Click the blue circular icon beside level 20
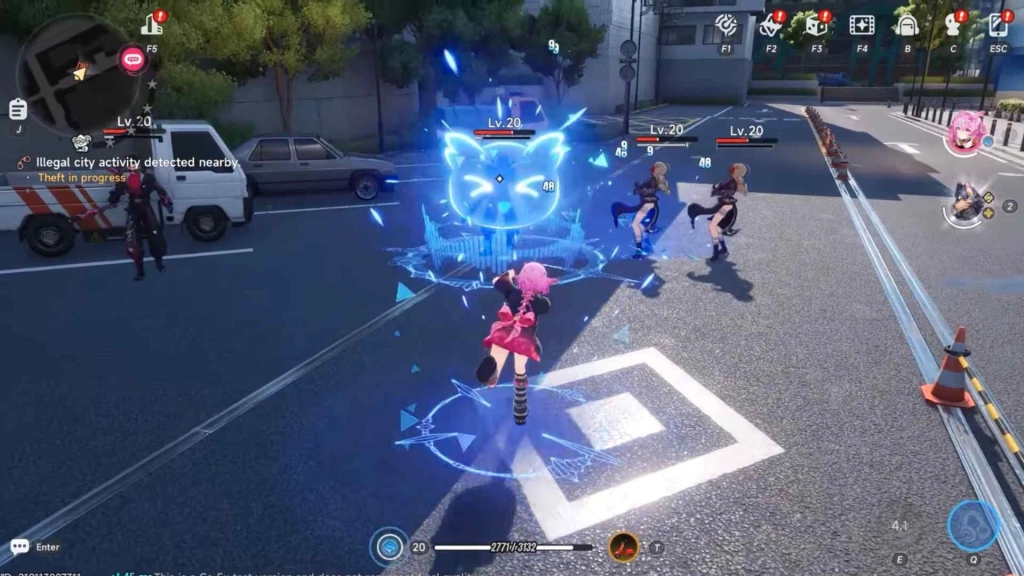This screenshot has height=576, width=1024. click(x=388, y=547)
